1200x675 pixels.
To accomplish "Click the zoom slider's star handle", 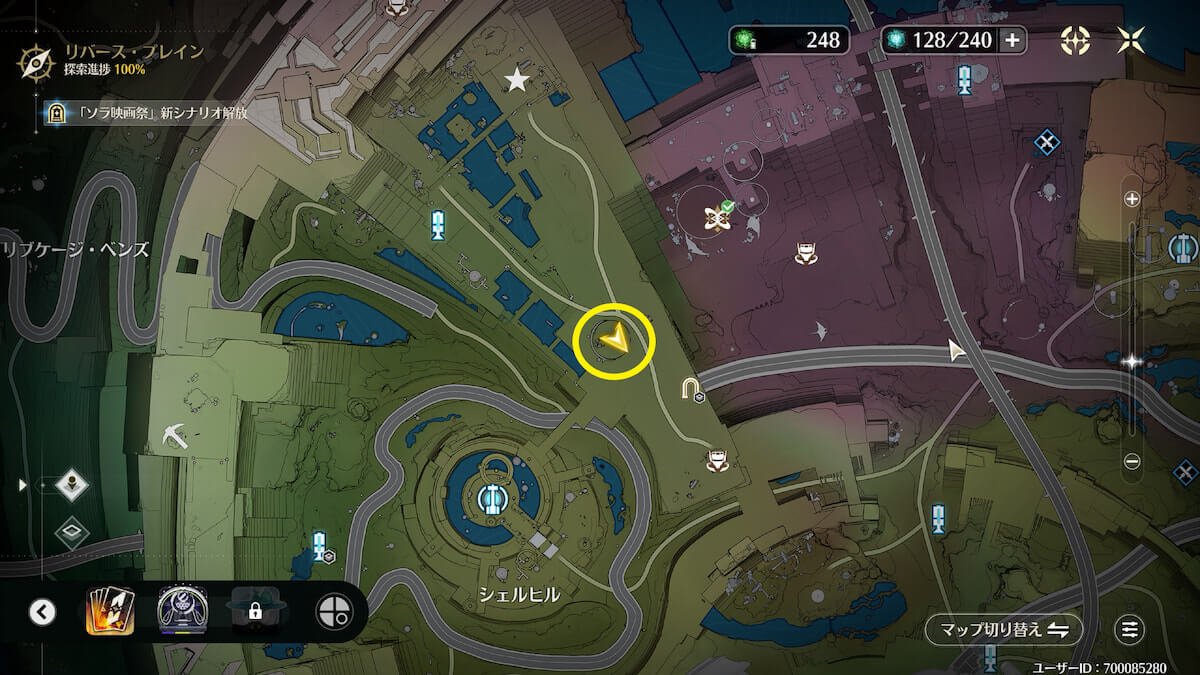I will [x=1132, y=362].
